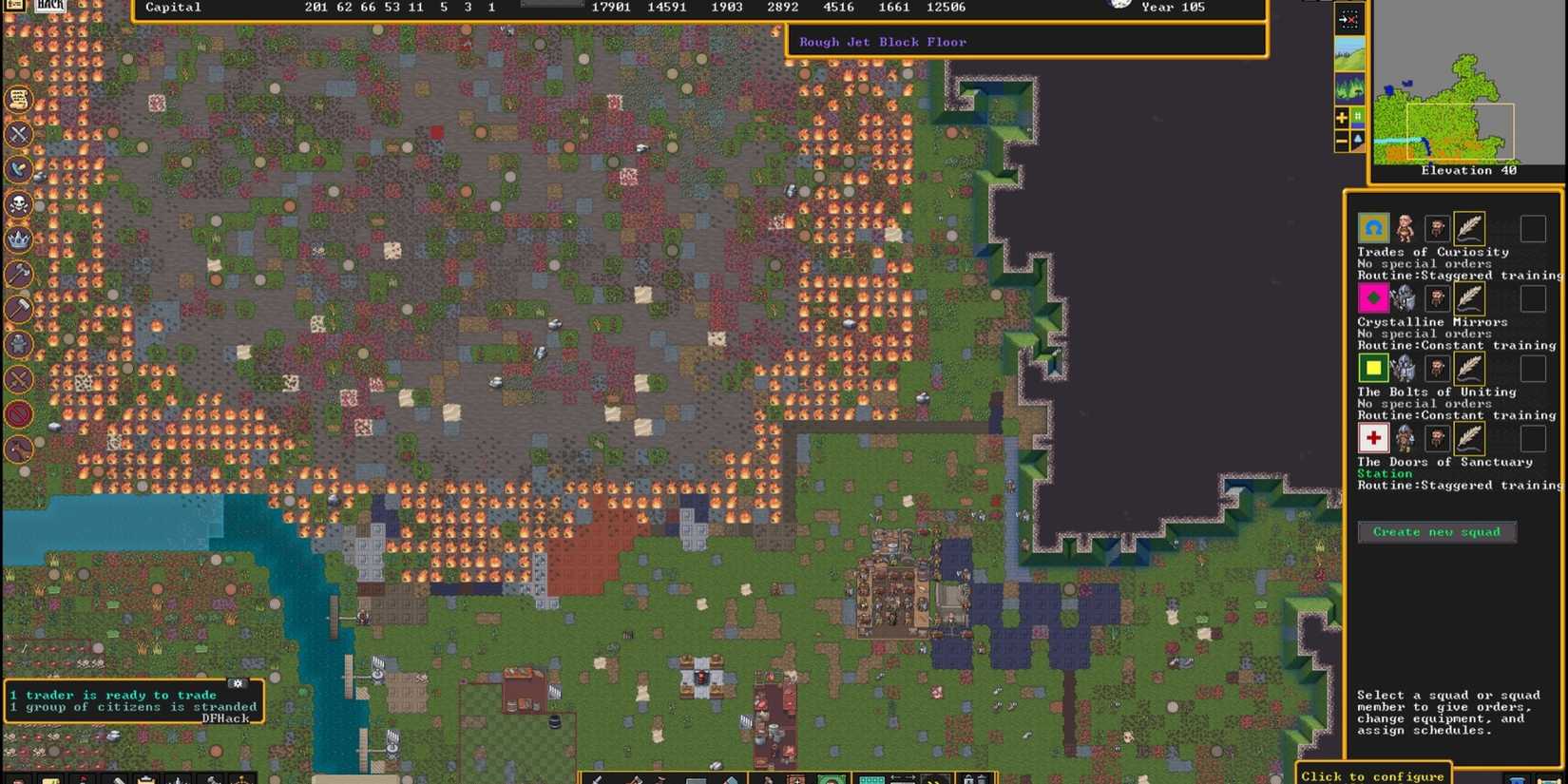Toggle the grid overlay on the minimap
Viewport: 1568px width, 784px height.
[1357, 116]
